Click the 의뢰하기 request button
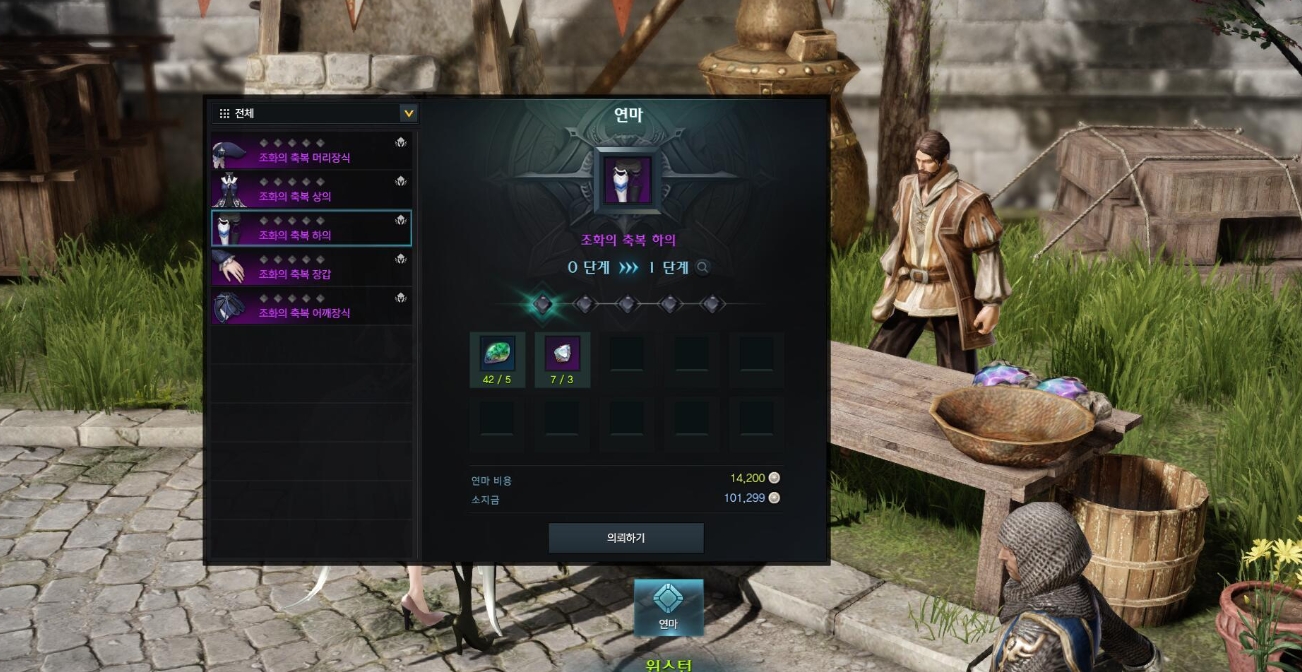 click(x=626, y=538)
